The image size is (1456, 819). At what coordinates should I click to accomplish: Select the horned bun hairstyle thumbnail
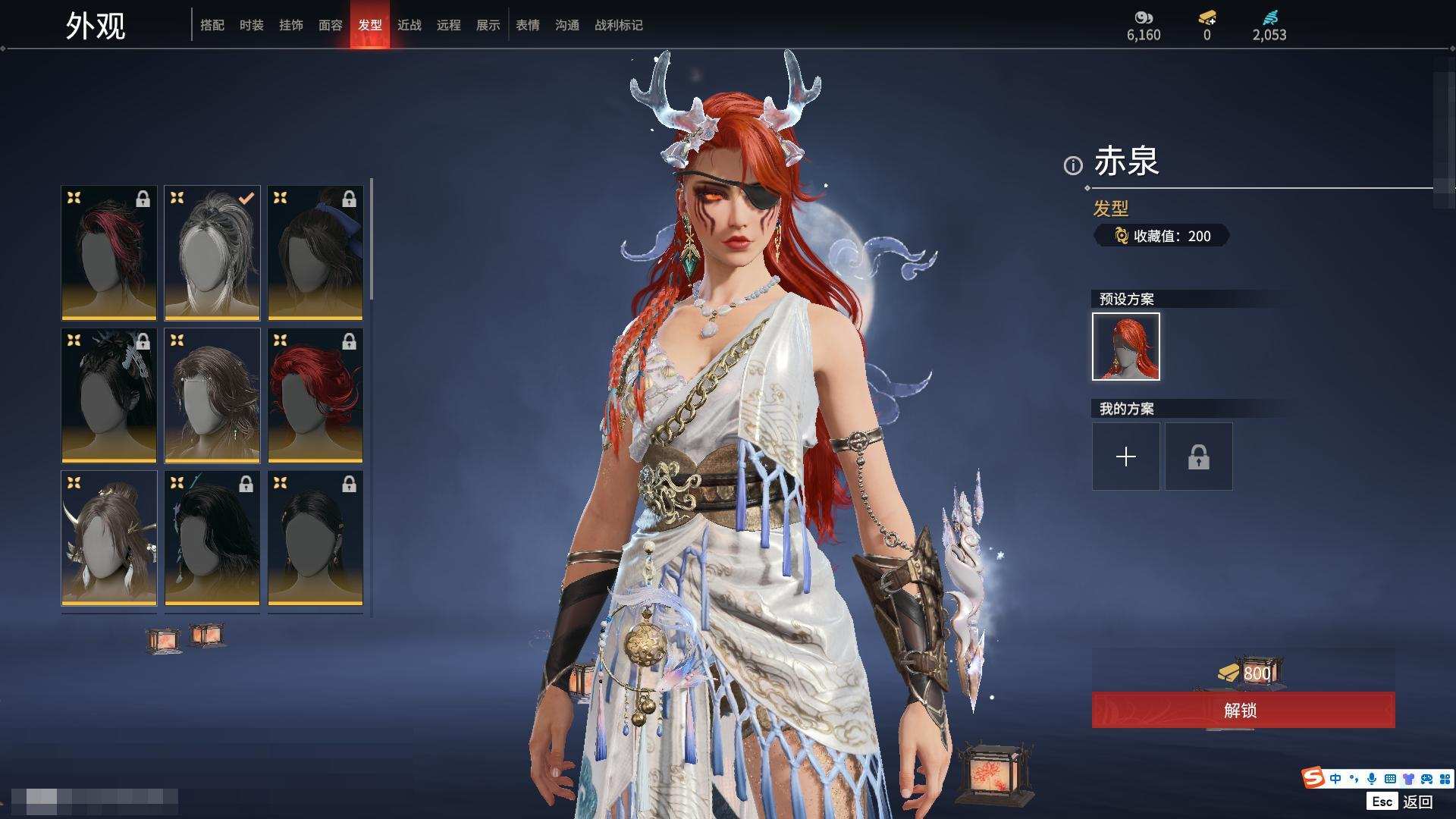pyautogui.click(x=109, y=538)
